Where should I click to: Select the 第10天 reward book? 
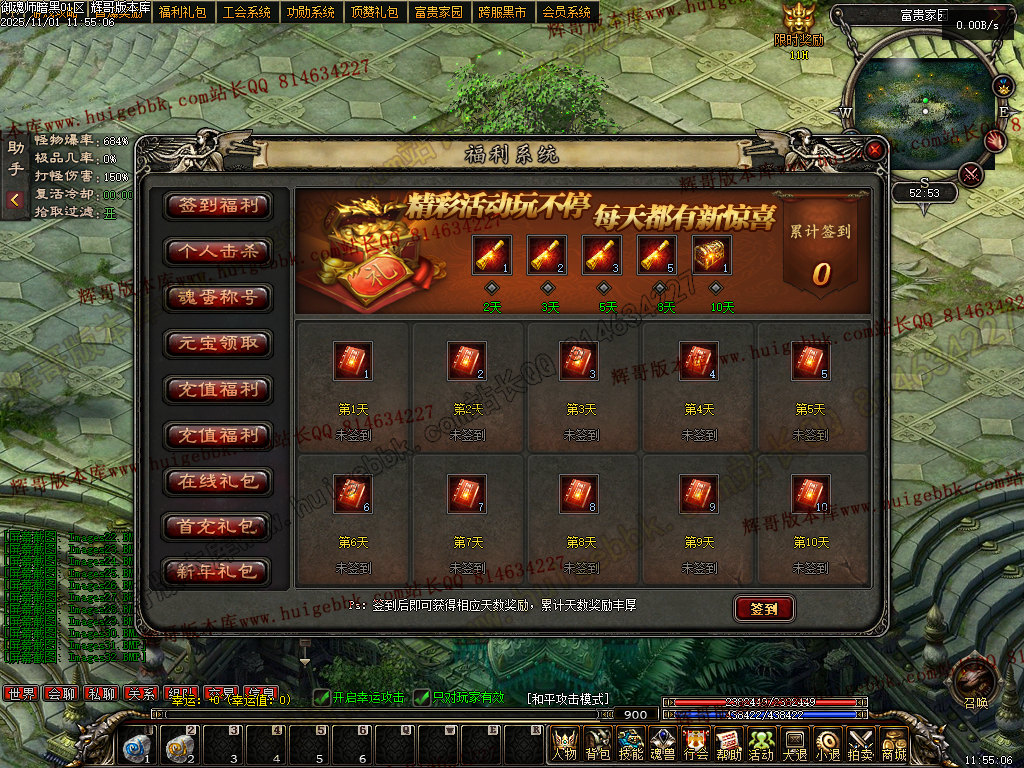811,494
